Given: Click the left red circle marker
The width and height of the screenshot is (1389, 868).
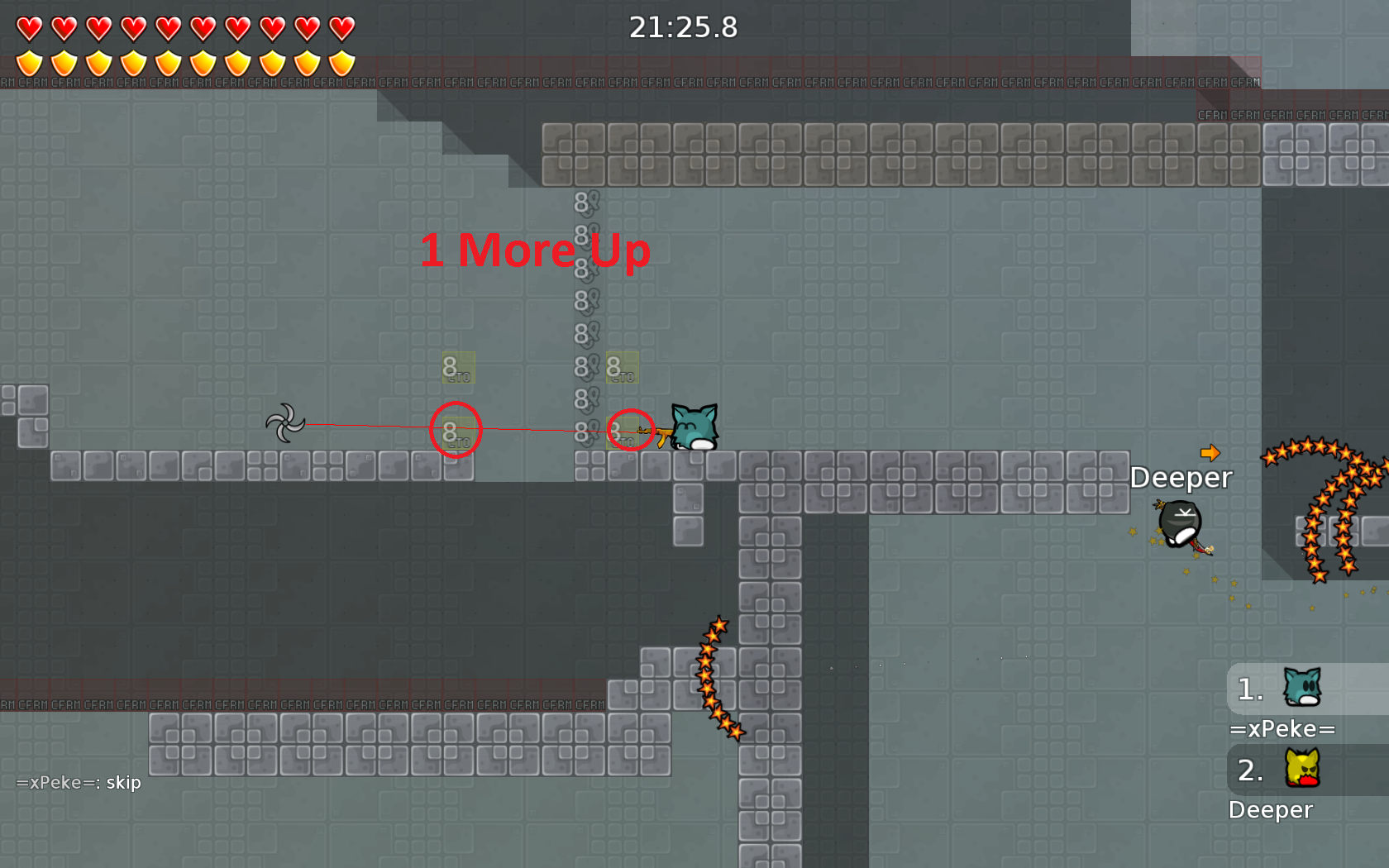Looking at the screenshot, I should point(456,429).
